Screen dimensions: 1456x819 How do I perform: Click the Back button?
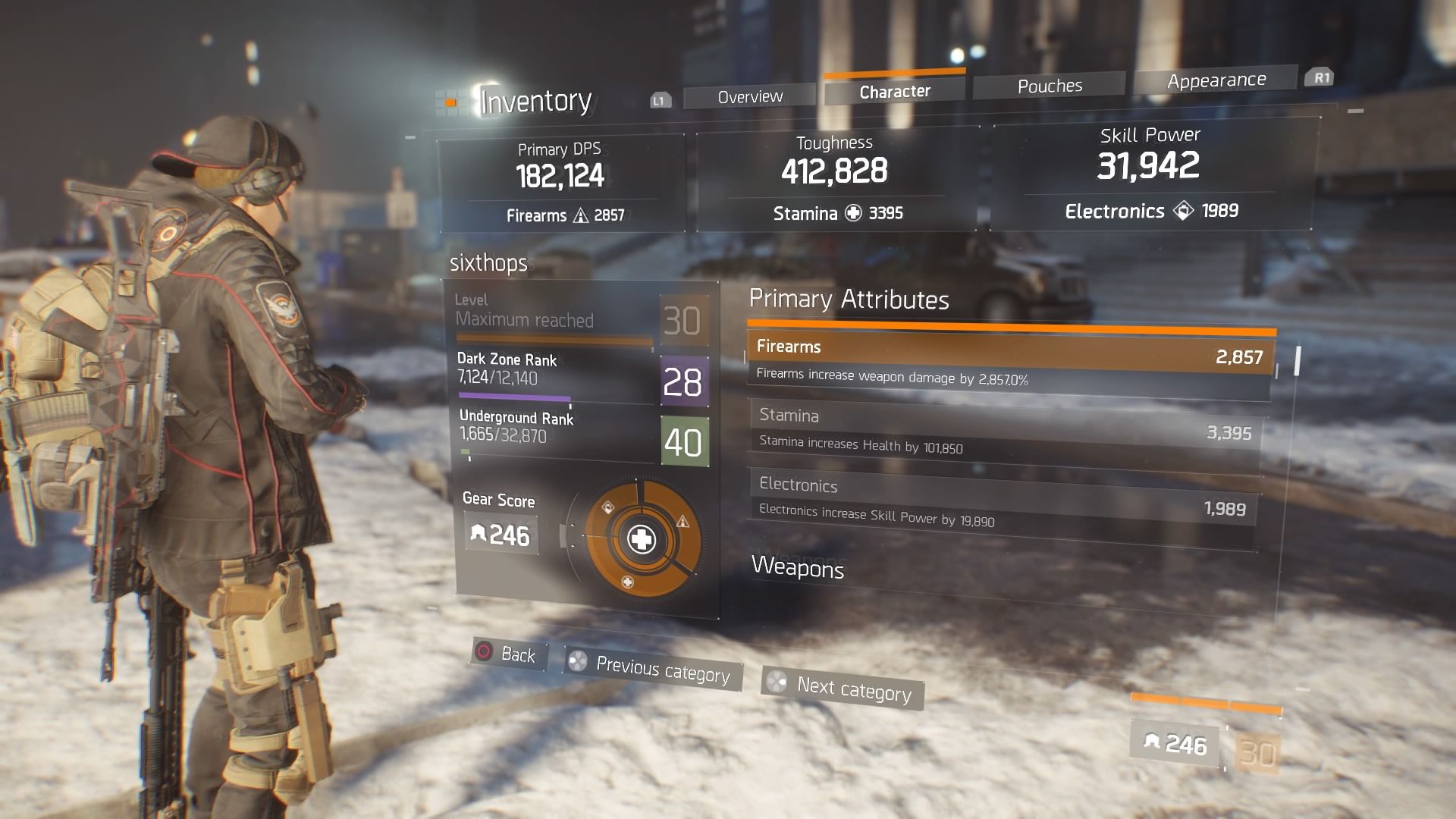coord(507,654)
